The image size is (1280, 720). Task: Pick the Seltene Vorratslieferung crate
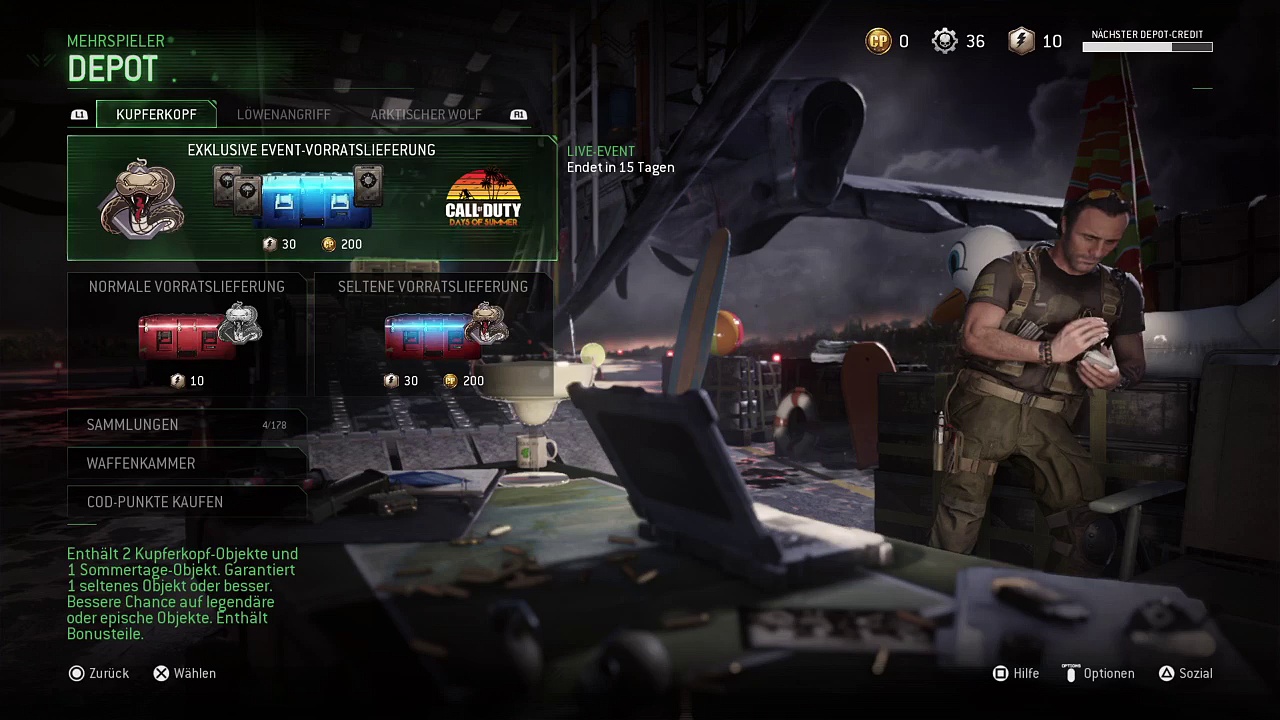[x=433, y=333]
